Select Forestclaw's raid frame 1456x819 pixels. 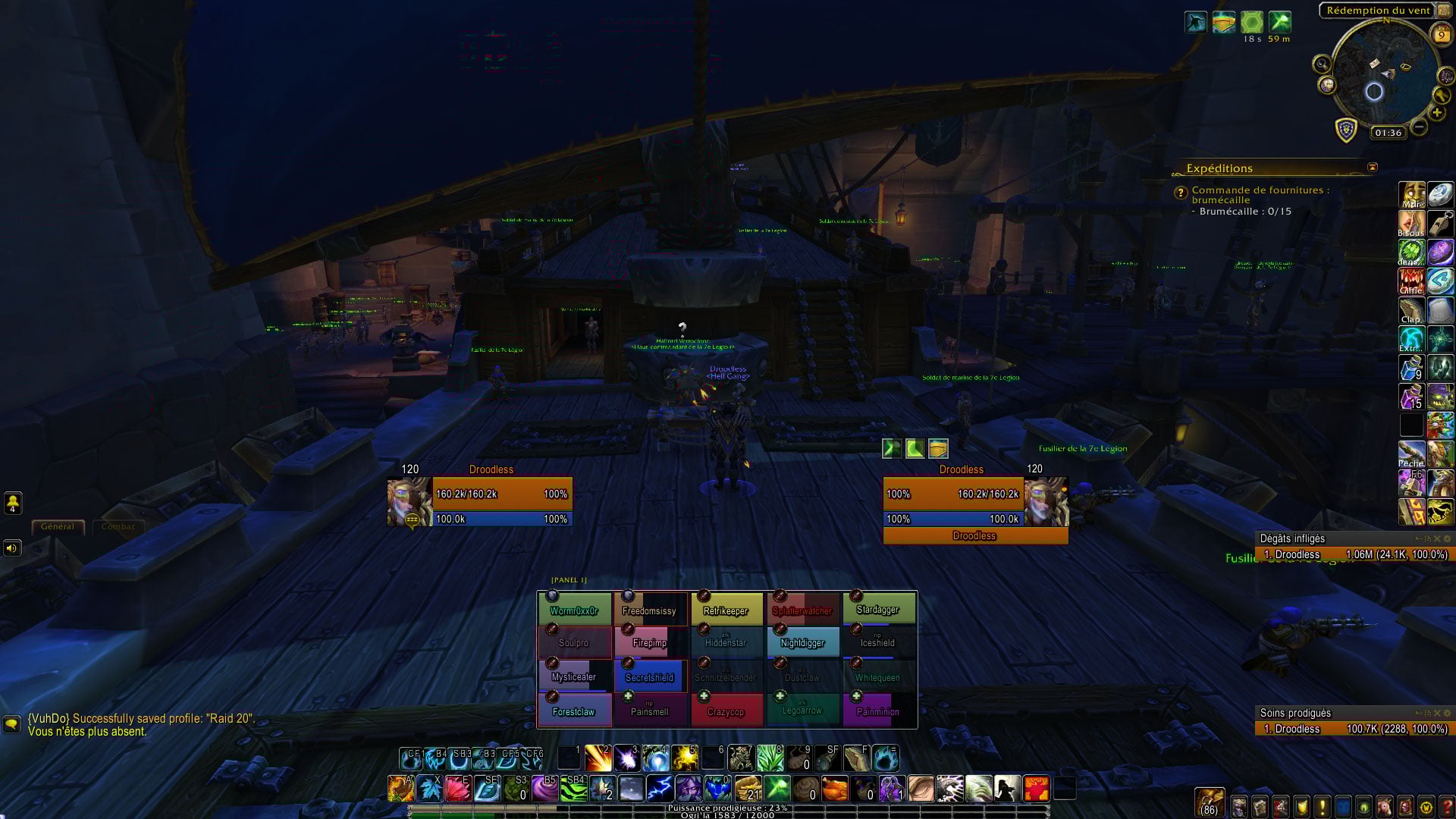click(574, 711)
